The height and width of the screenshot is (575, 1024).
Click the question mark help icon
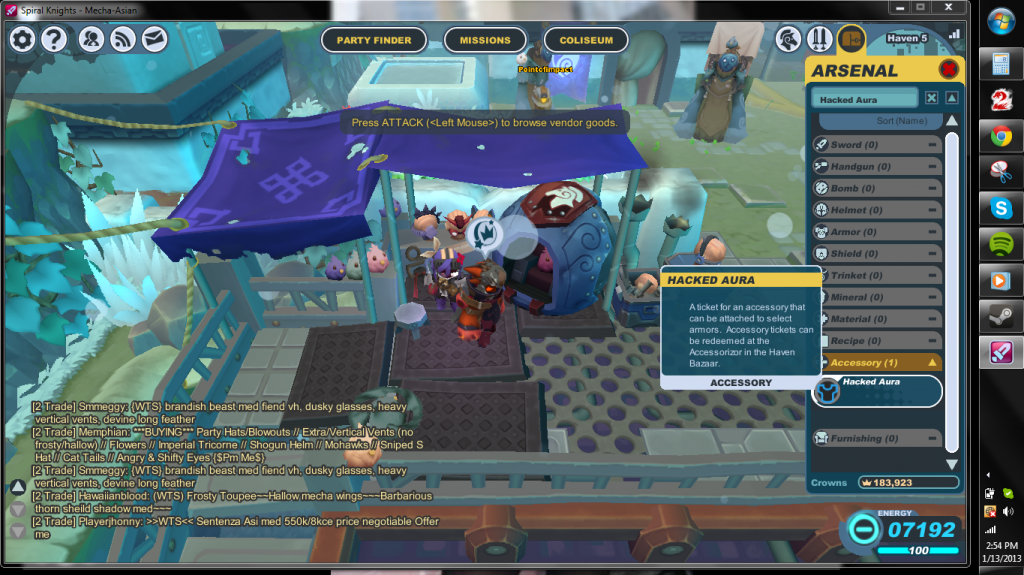(54, 39)
